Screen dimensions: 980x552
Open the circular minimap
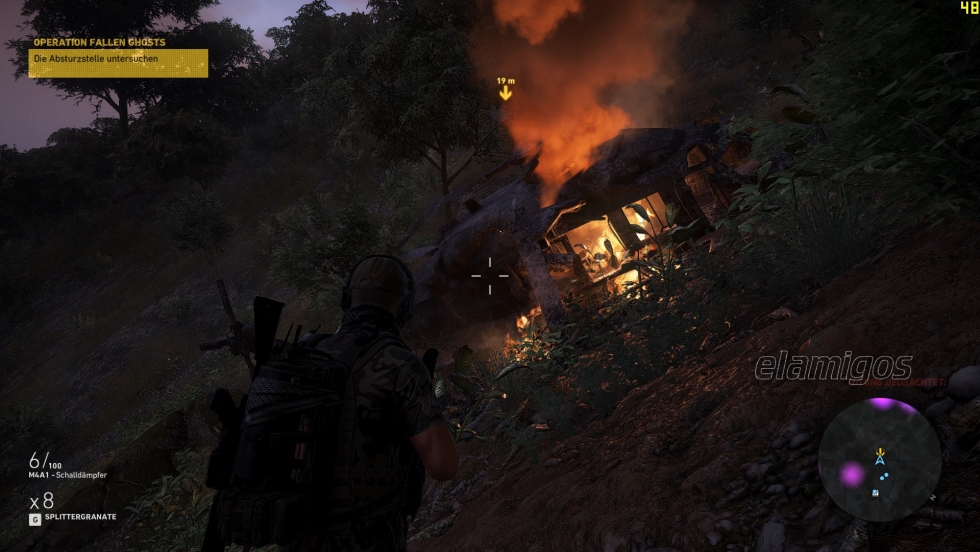879,459
